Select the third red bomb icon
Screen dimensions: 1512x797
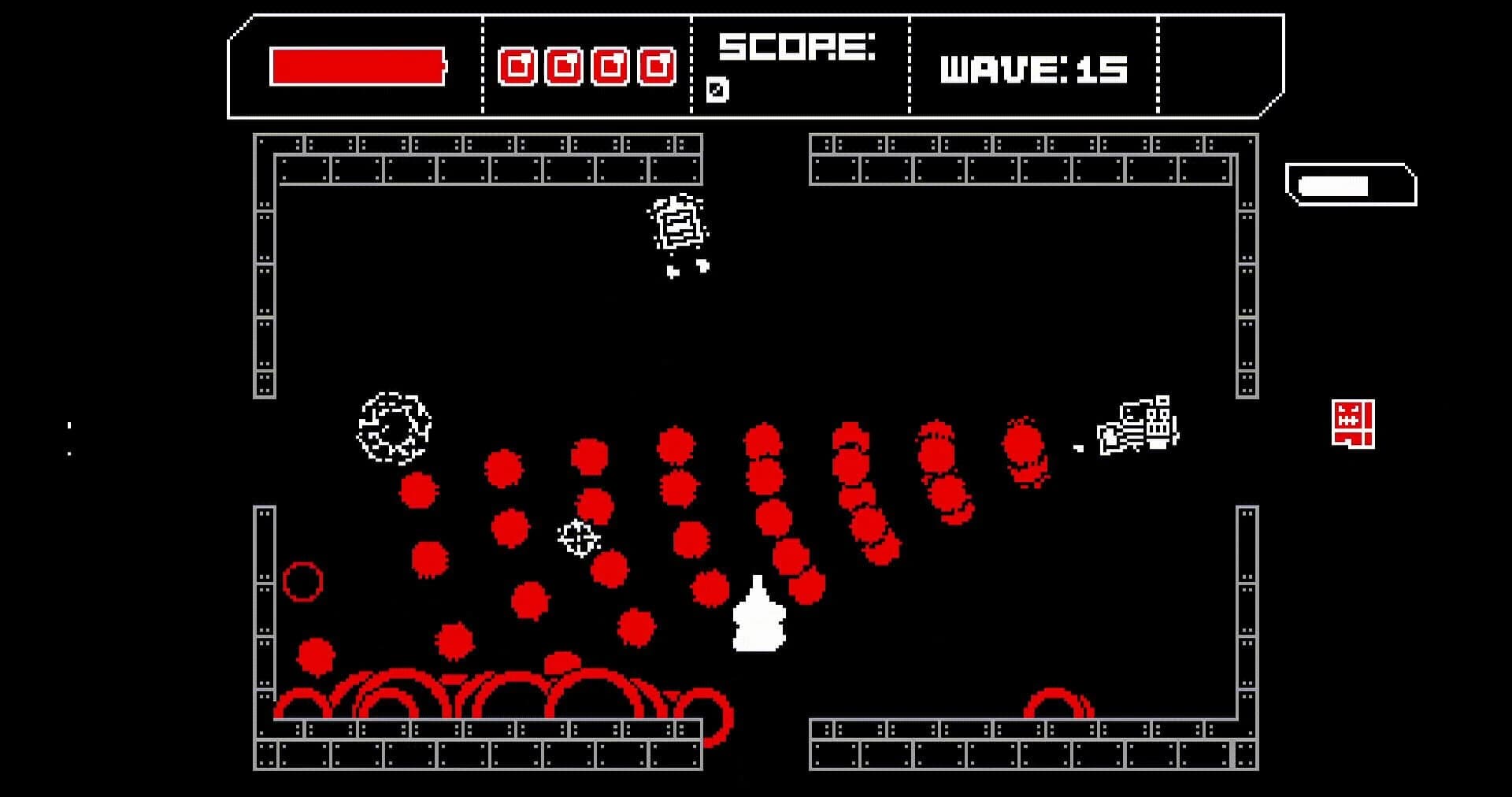pos(610,67)
